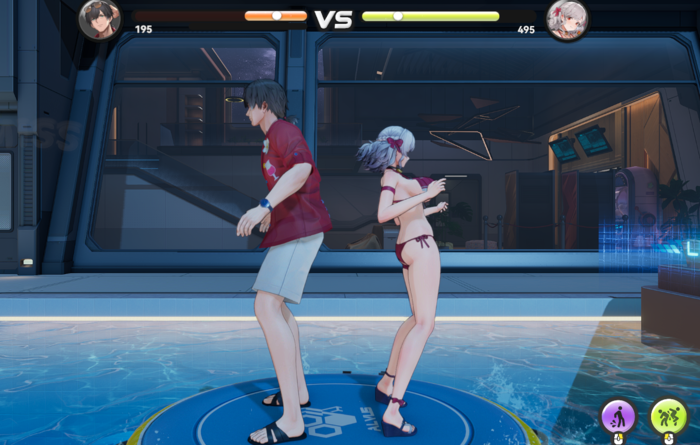The height and width of the screenshot is (445, 700).
Task: Activate the purple single-figure action icon
Action: click(x=617, y=416)
